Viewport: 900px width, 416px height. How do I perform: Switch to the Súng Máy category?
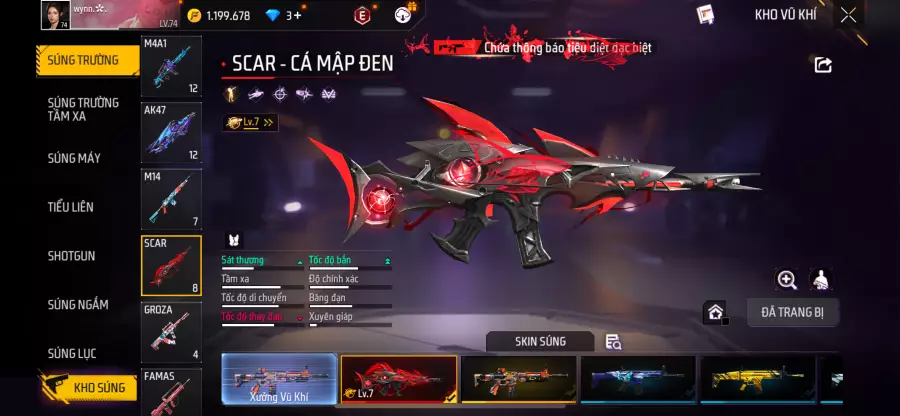tap(74, 158)
